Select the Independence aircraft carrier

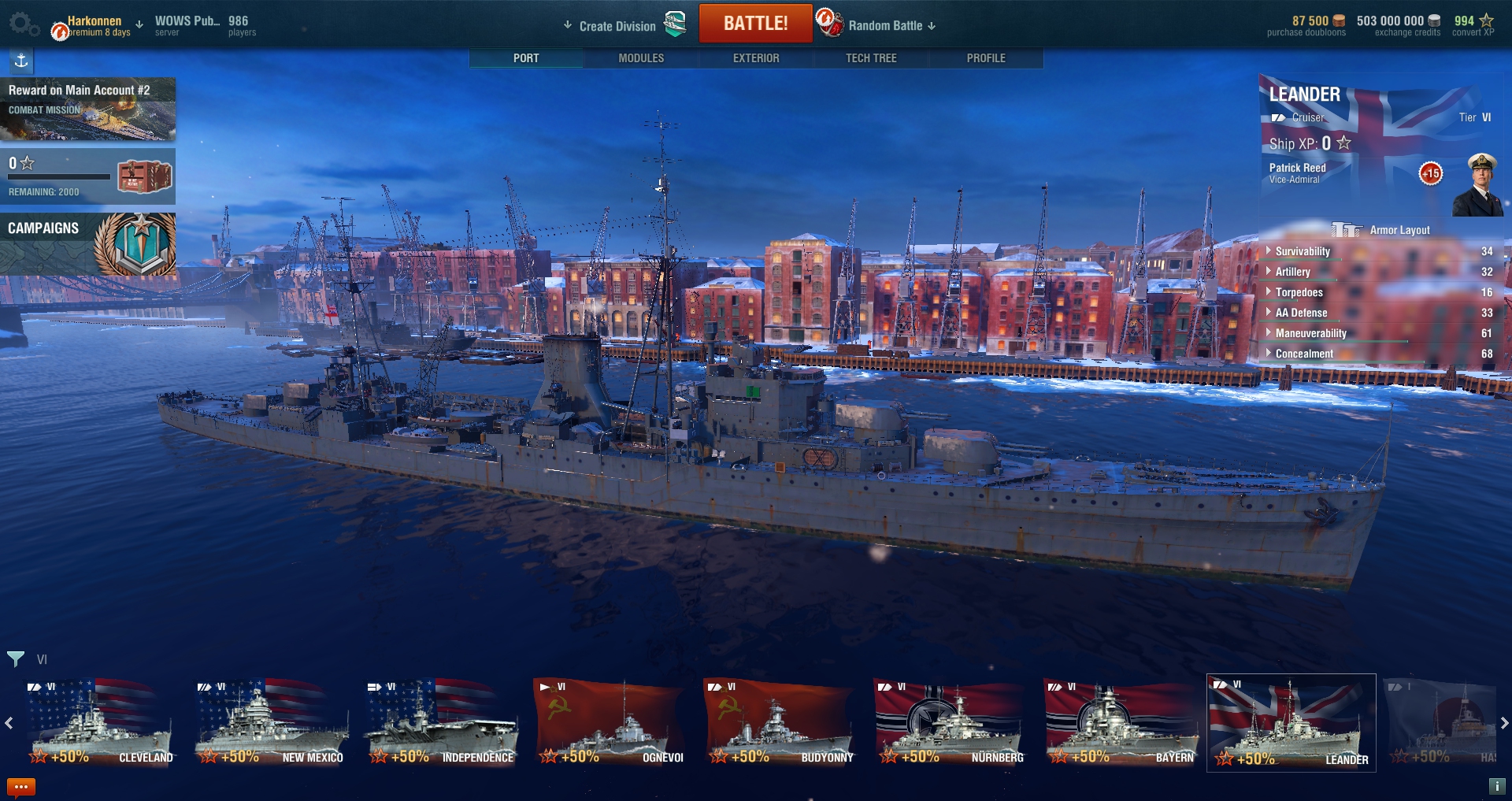click(x=440, y=725)
